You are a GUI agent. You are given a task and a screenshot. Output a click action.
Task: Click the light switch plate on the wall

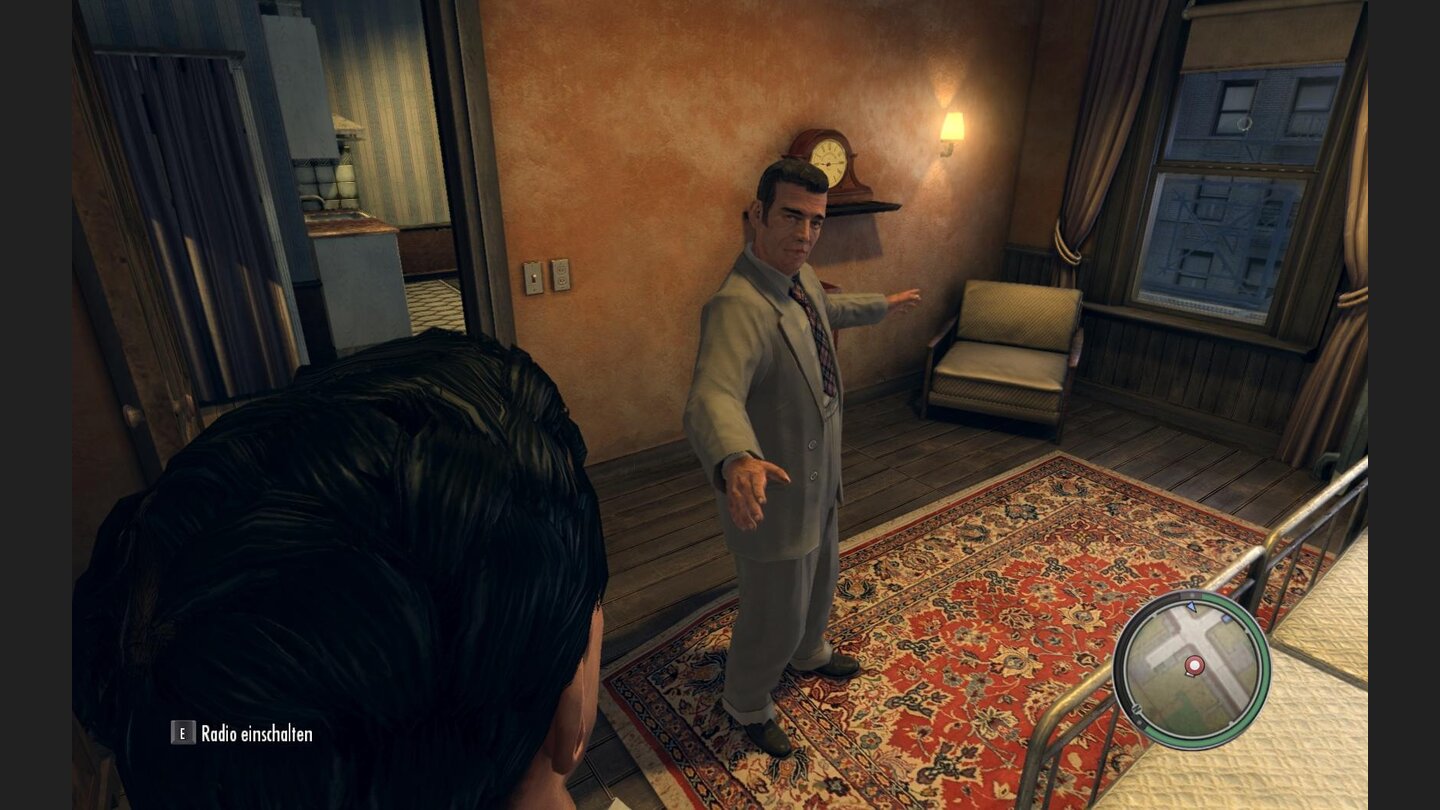(533, 277)
